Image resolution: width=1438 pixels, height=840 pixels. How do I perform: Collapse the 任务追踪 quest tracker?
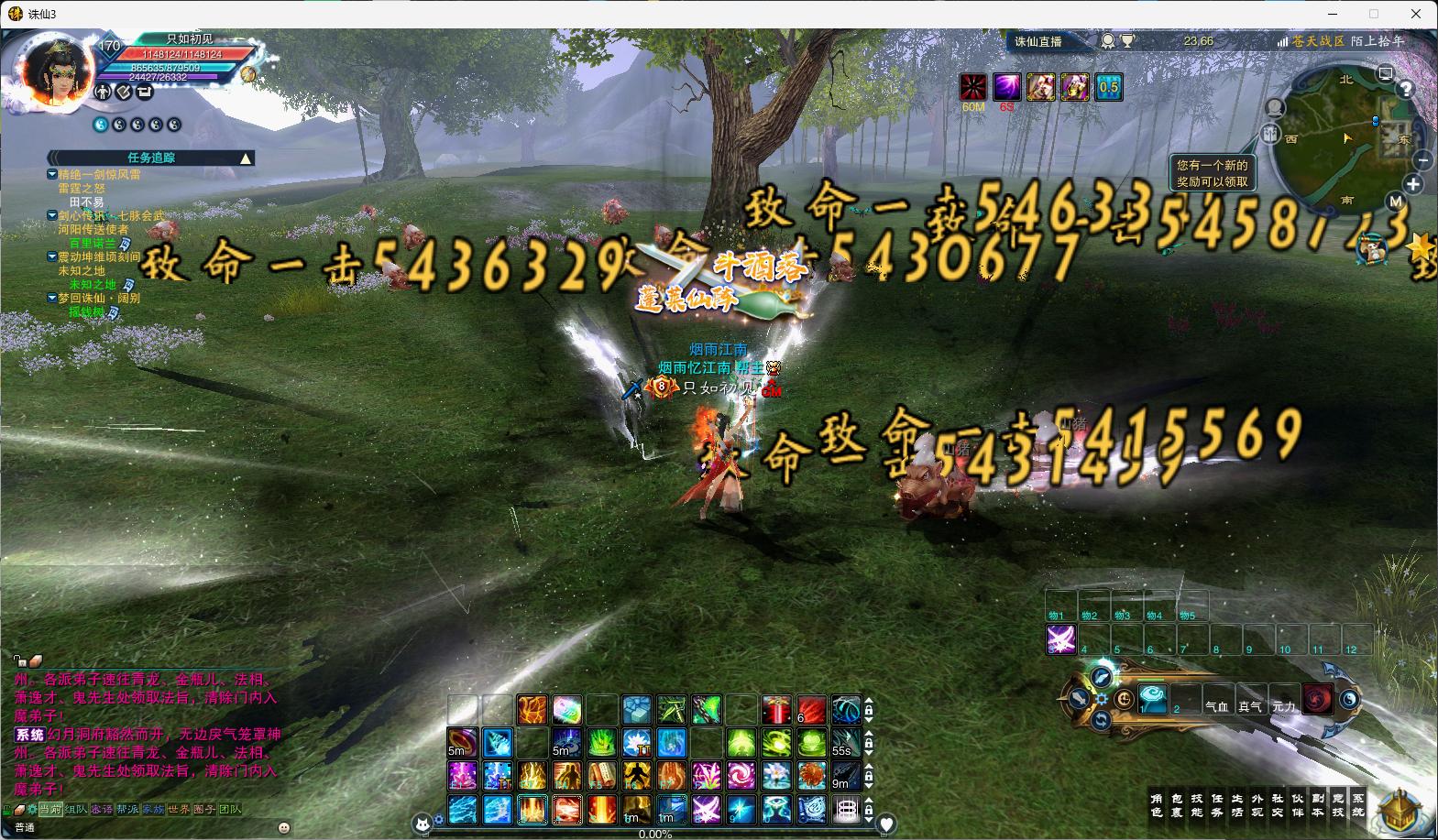pos(246,158)
